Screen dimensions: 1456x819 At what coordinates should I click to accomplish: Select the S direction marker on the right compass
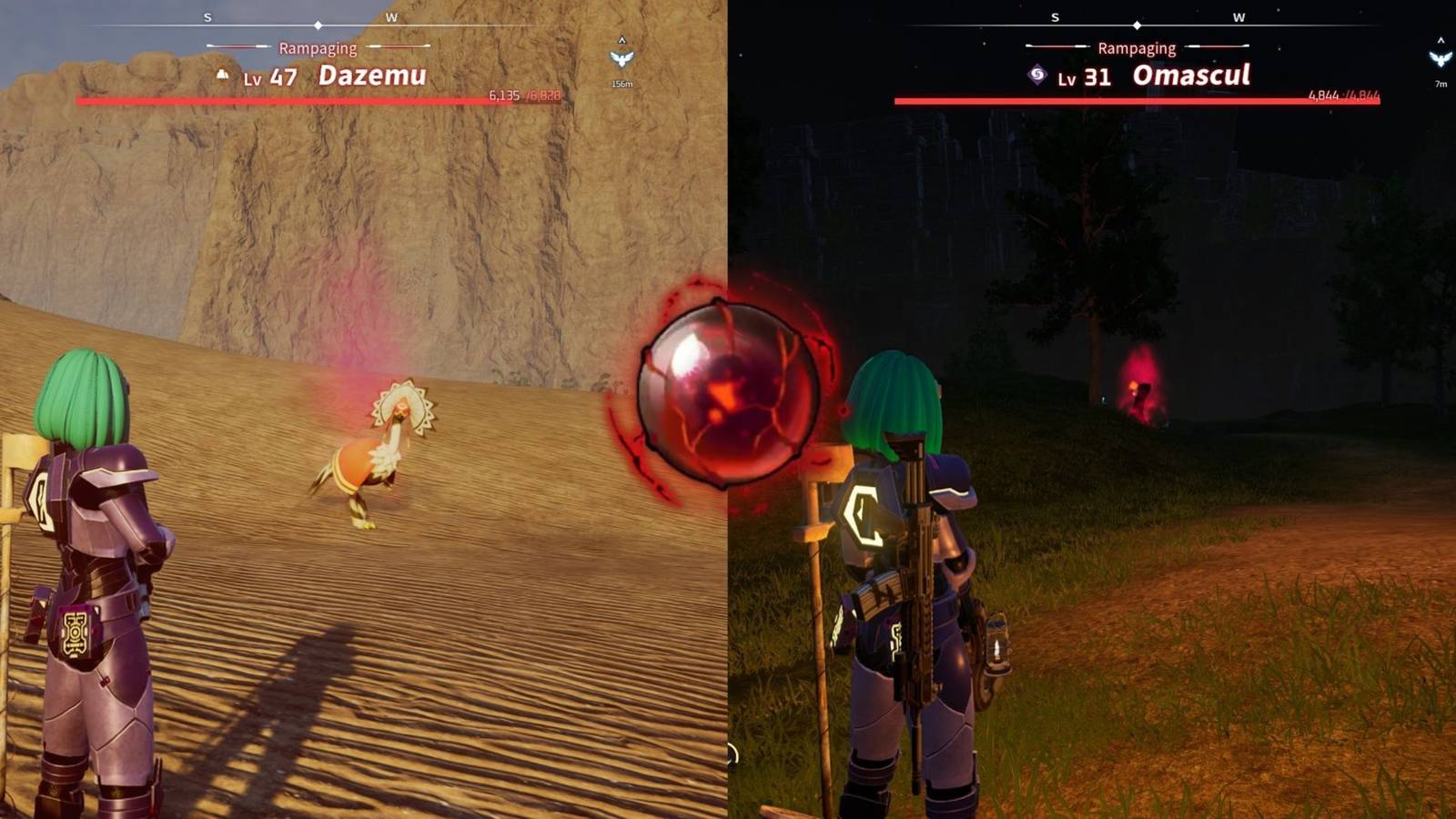click(1054, 15)
